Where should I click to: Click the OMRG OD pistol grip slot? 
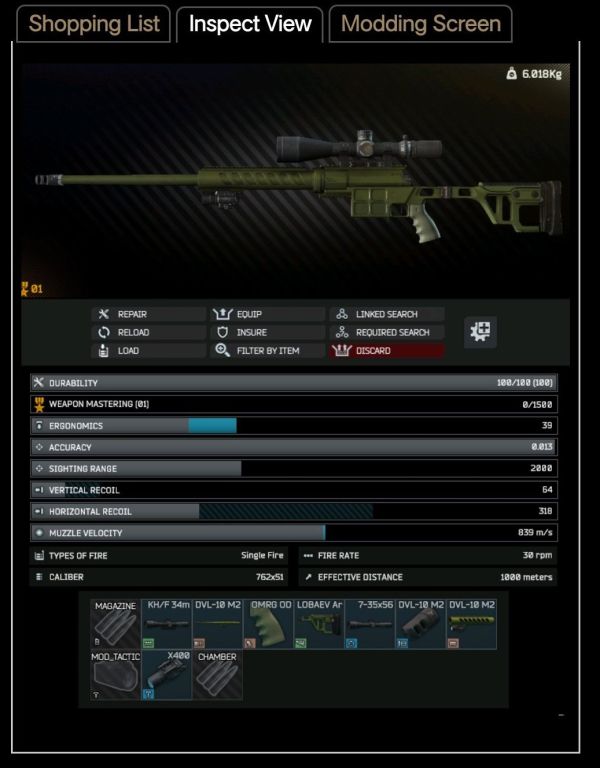(268, 624)
